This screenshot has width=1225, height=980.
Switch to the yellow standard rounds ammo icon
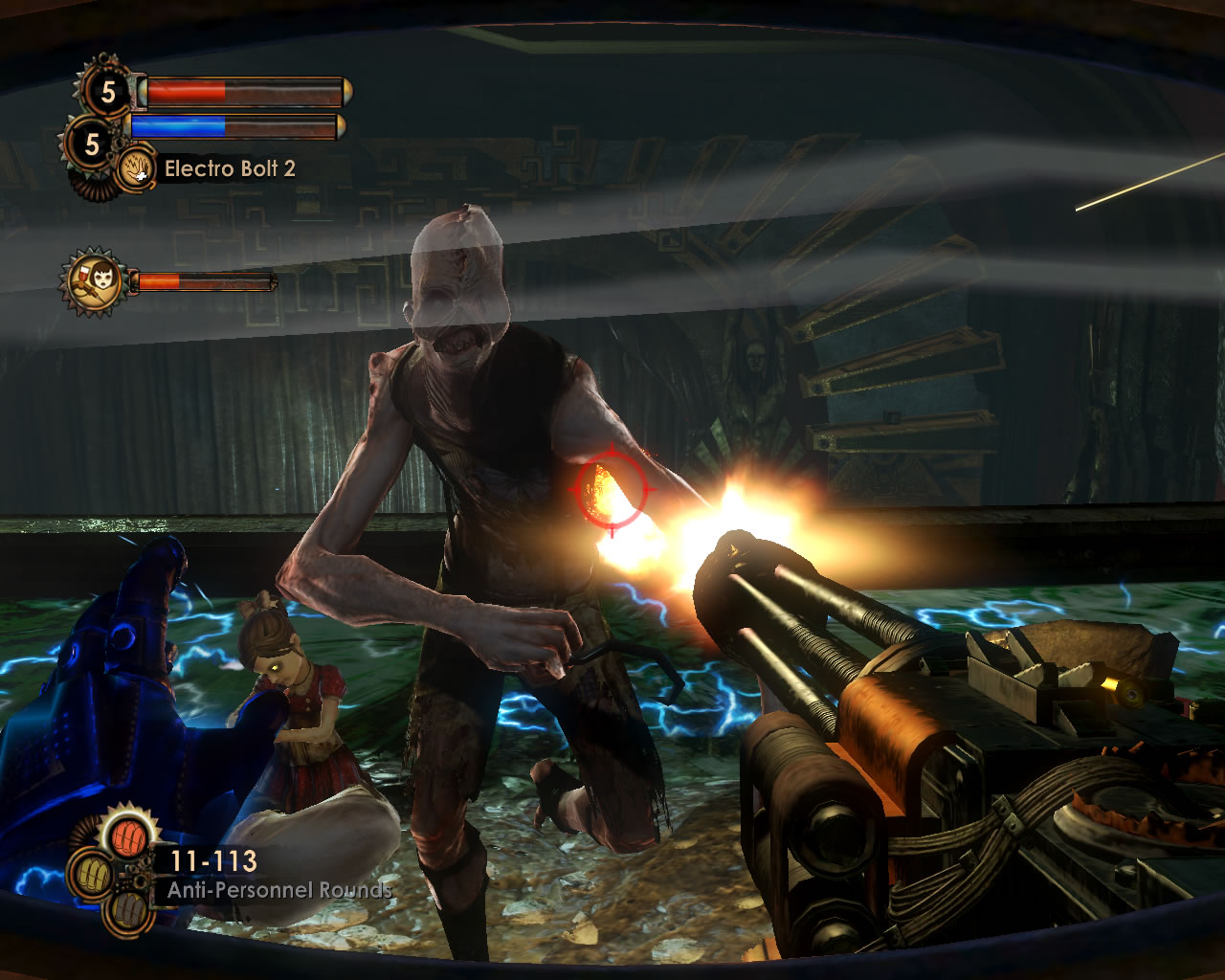point(95,873)
